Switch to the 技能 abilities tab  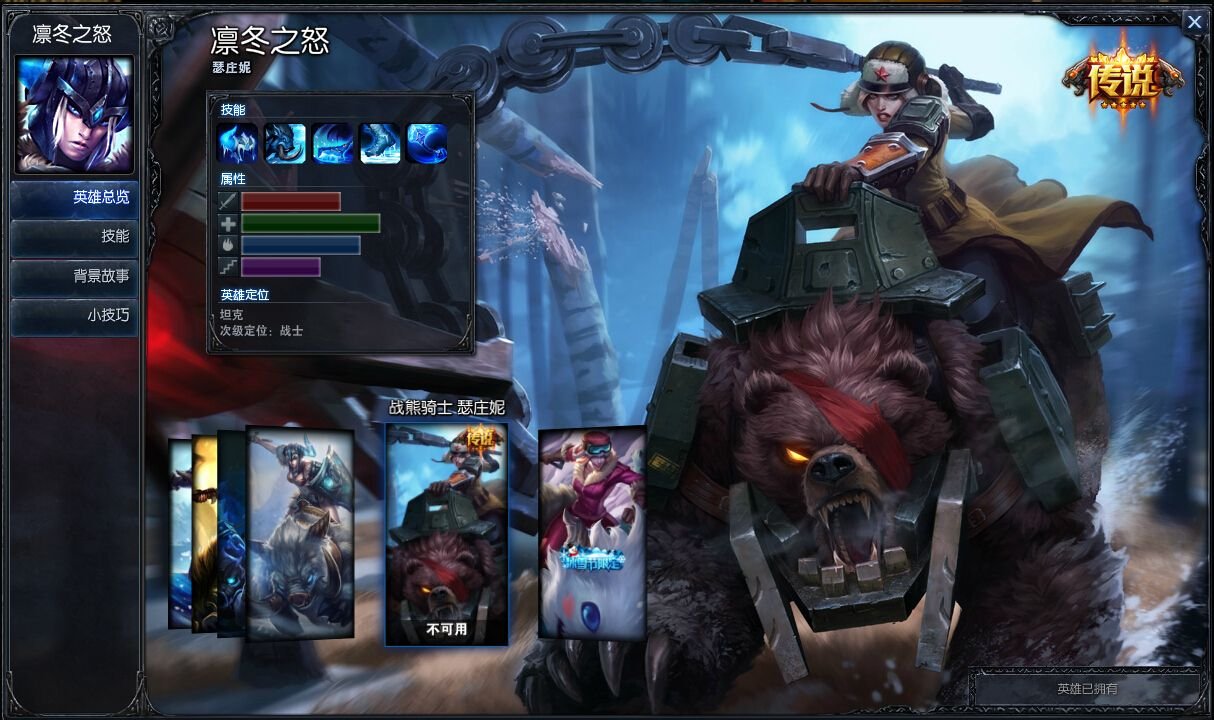(75, 237)
